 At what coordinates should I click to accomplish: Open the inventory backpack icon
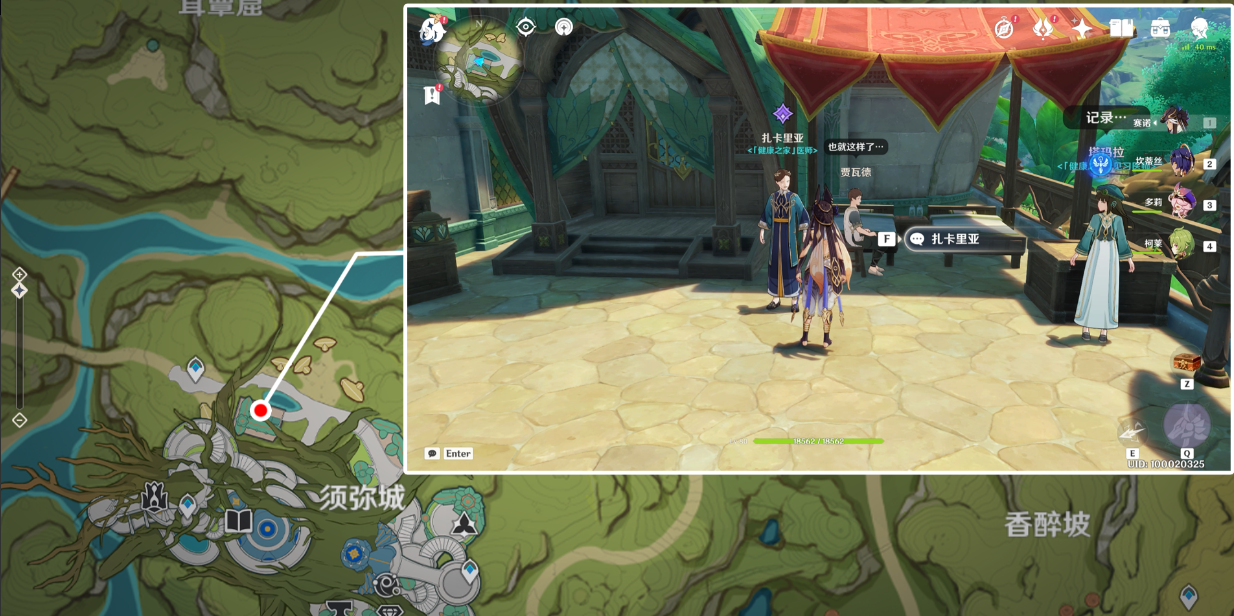tap(1160, 28)
